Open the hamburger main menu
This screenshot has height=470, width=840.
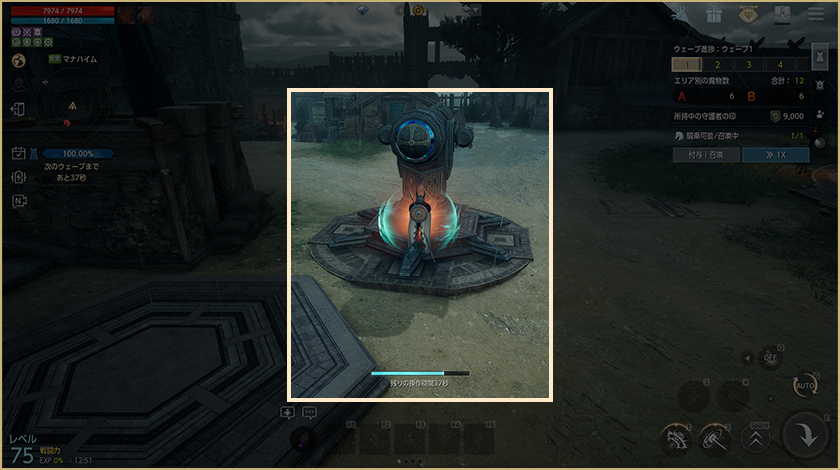coord(812,15)
